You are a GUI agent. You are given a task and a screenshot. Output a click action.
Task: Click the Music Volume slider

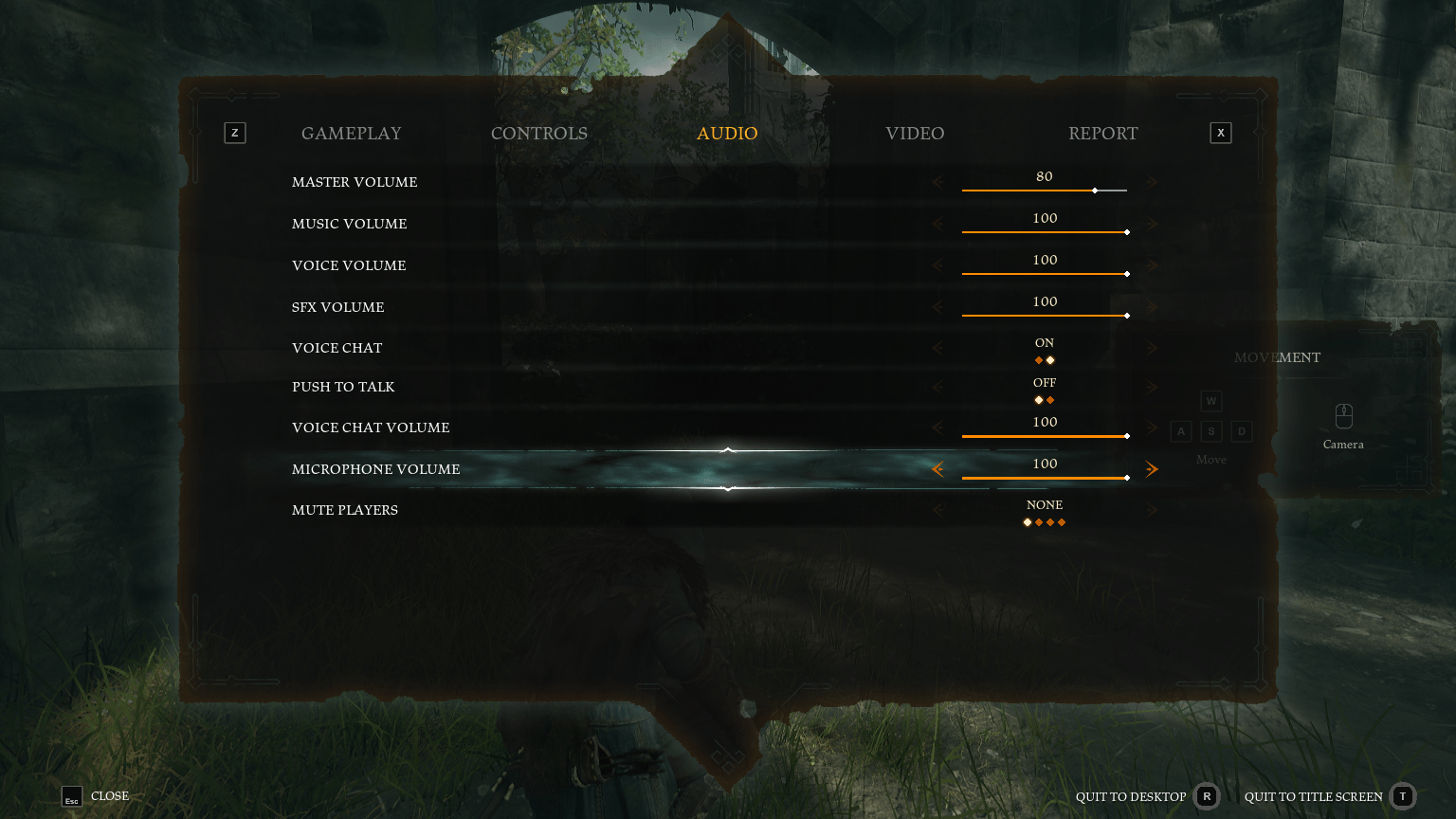pos(1045,232)
